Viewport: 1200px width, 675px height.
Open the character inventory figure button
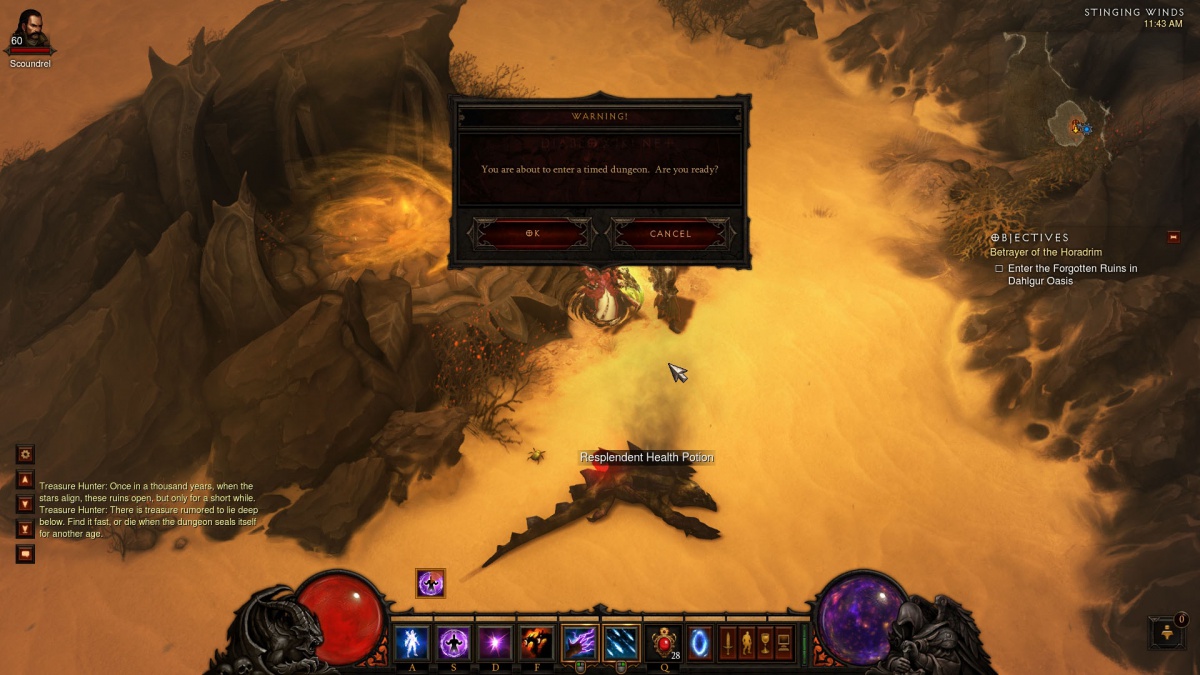tap(746, 642)
